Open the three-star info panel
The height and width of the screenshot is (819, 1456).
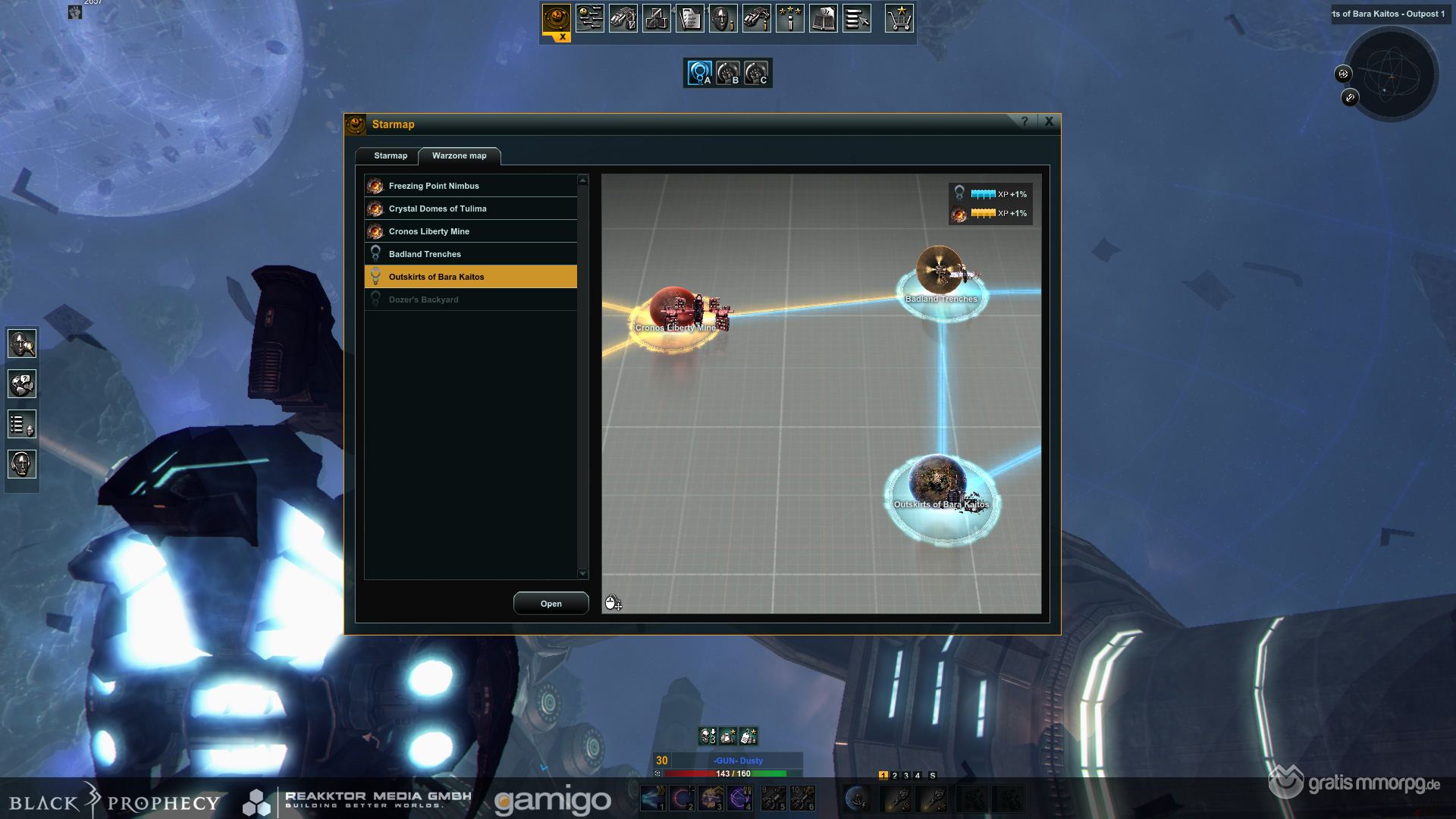click(789, 18)
